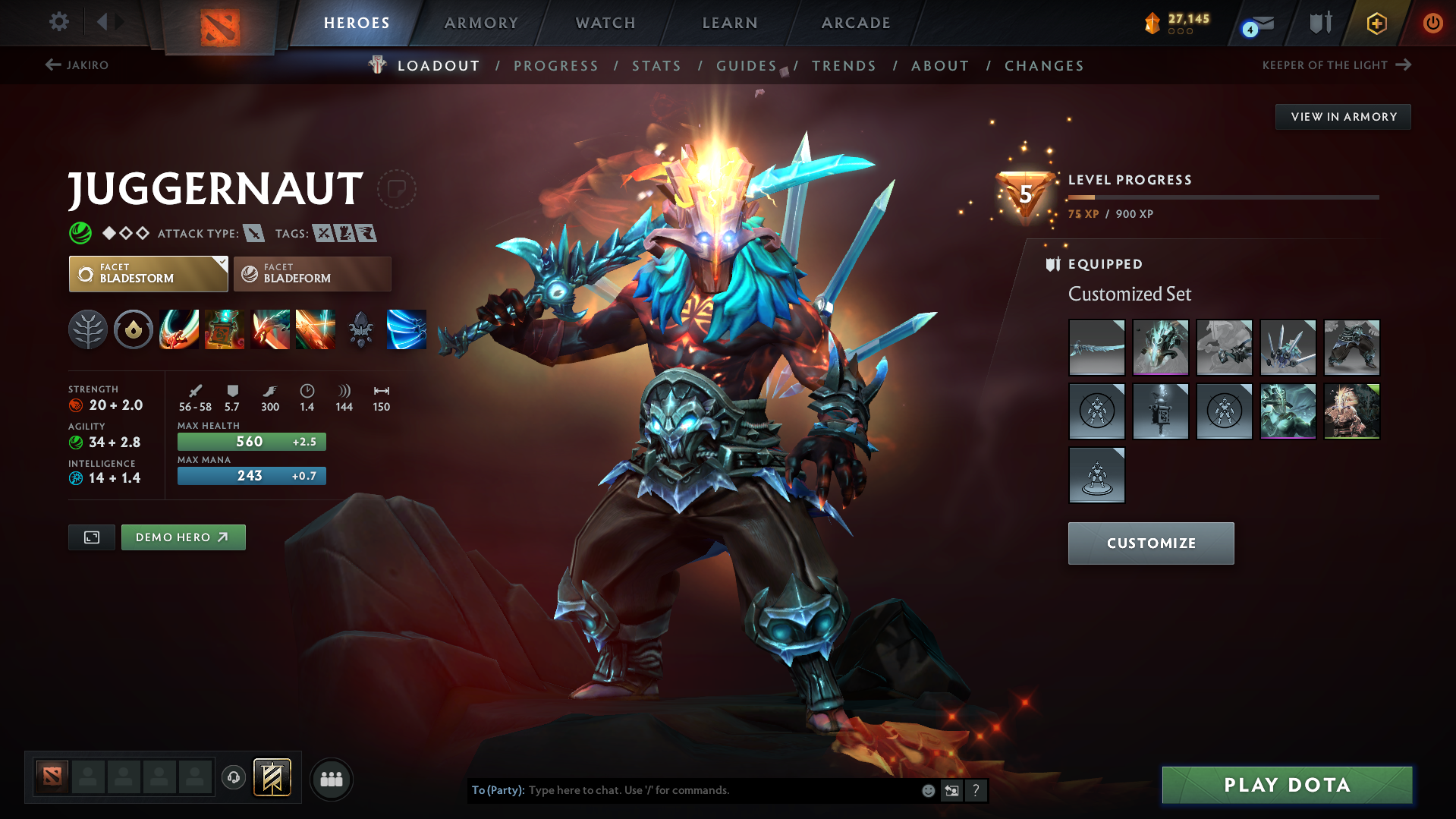Switch to the Stats tab
The image size is (1456, 819).
click(x=656, y=66)
